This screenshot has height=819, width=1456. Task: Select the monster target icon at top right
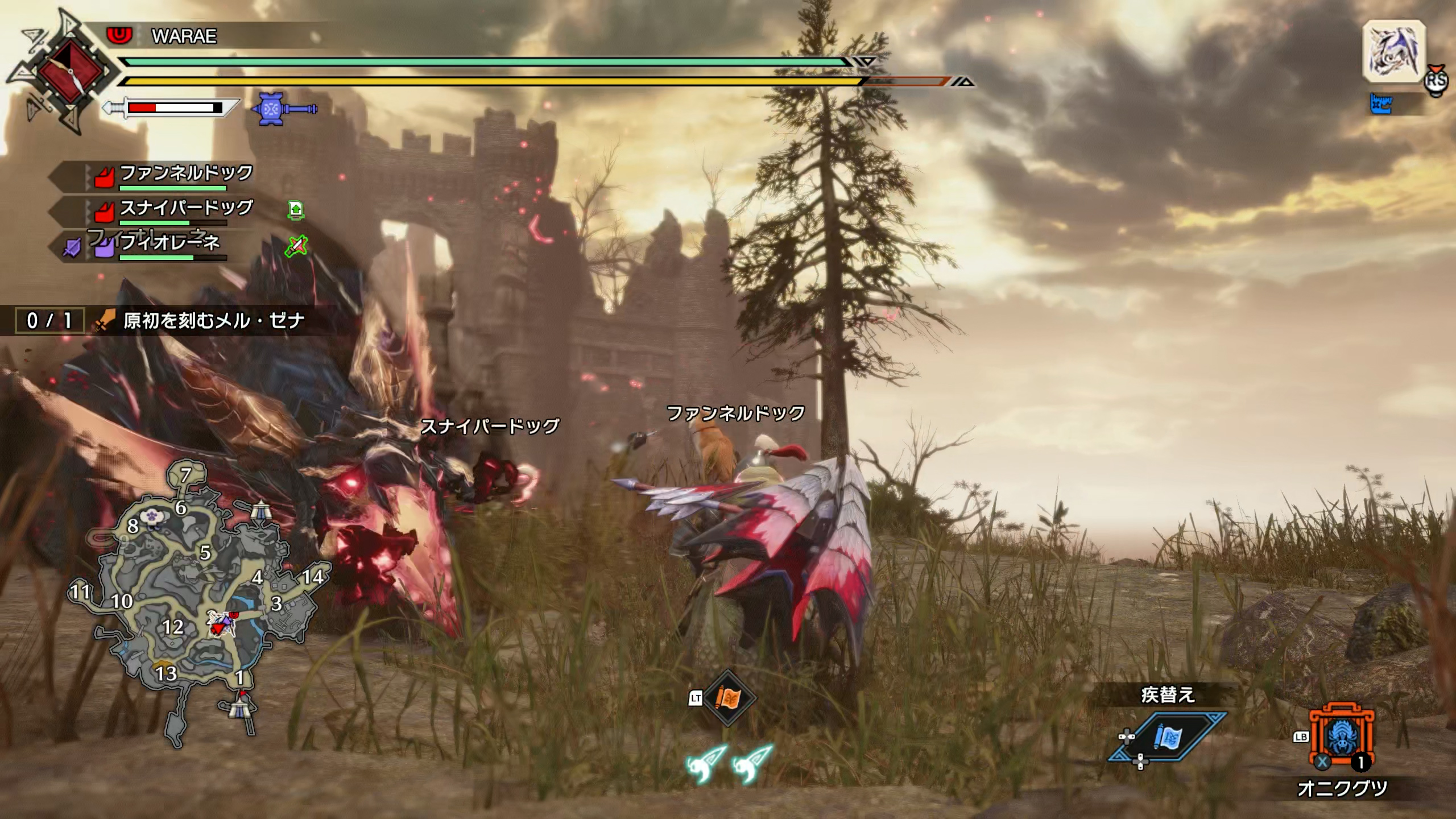(x=1394, y=52)
